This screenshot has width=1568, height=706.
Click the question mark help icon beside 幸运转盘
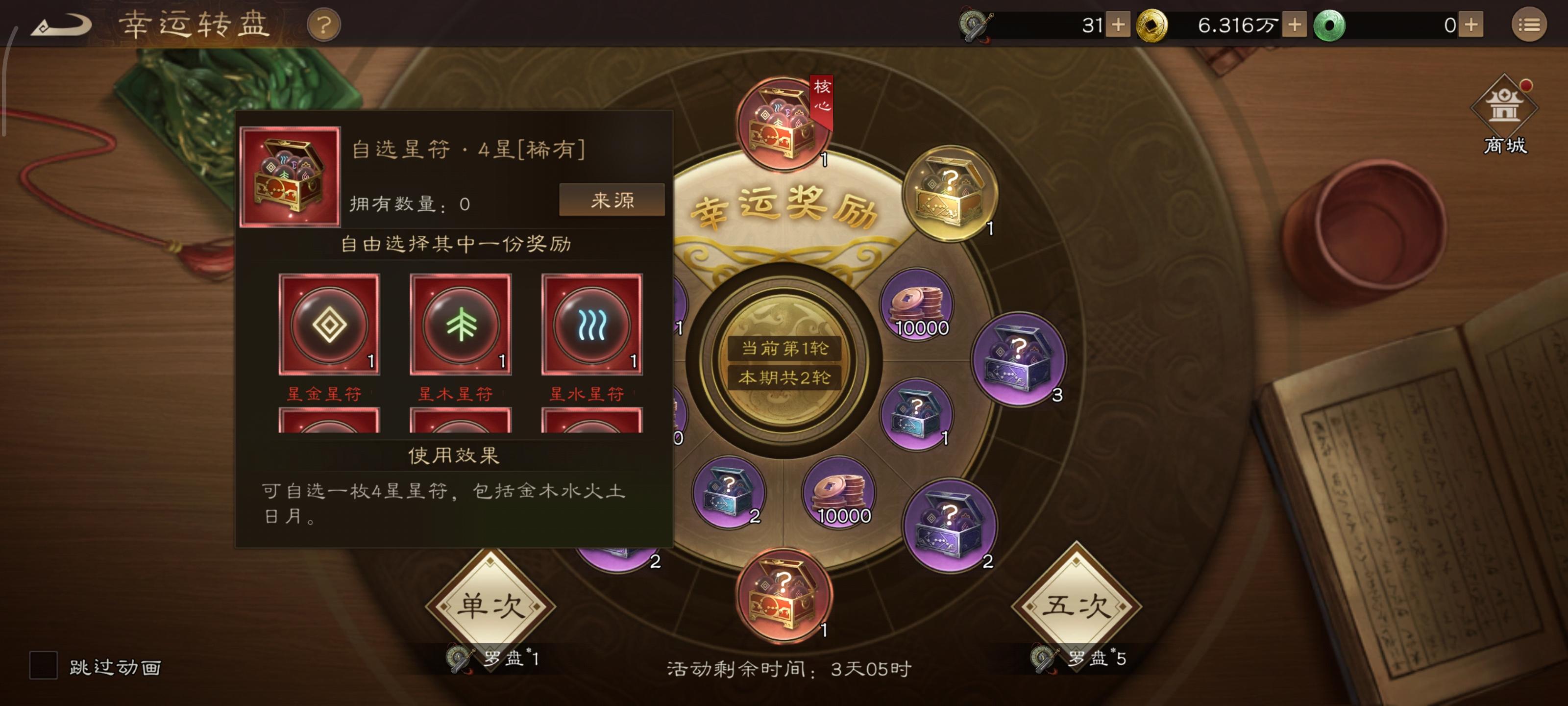point(324,25)
